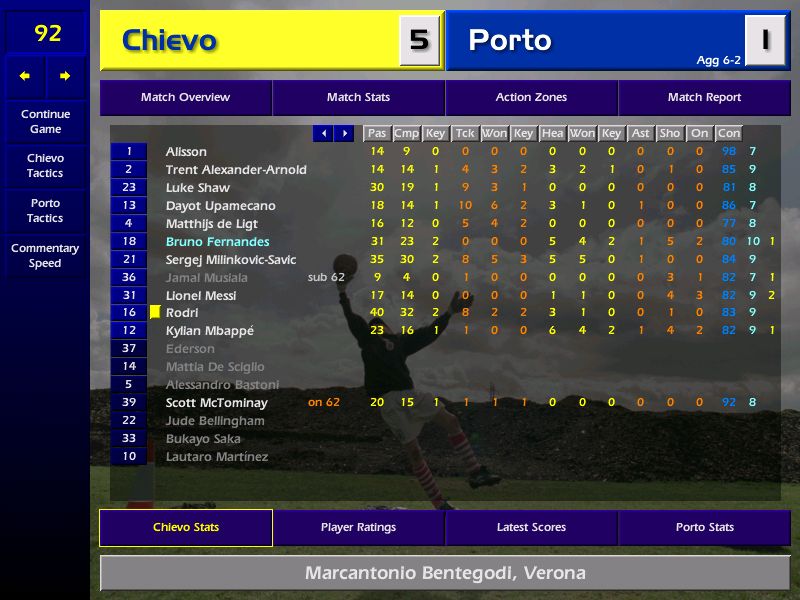
Task: Select Bruno Fernandes in the player list
Action: (217, 242)
